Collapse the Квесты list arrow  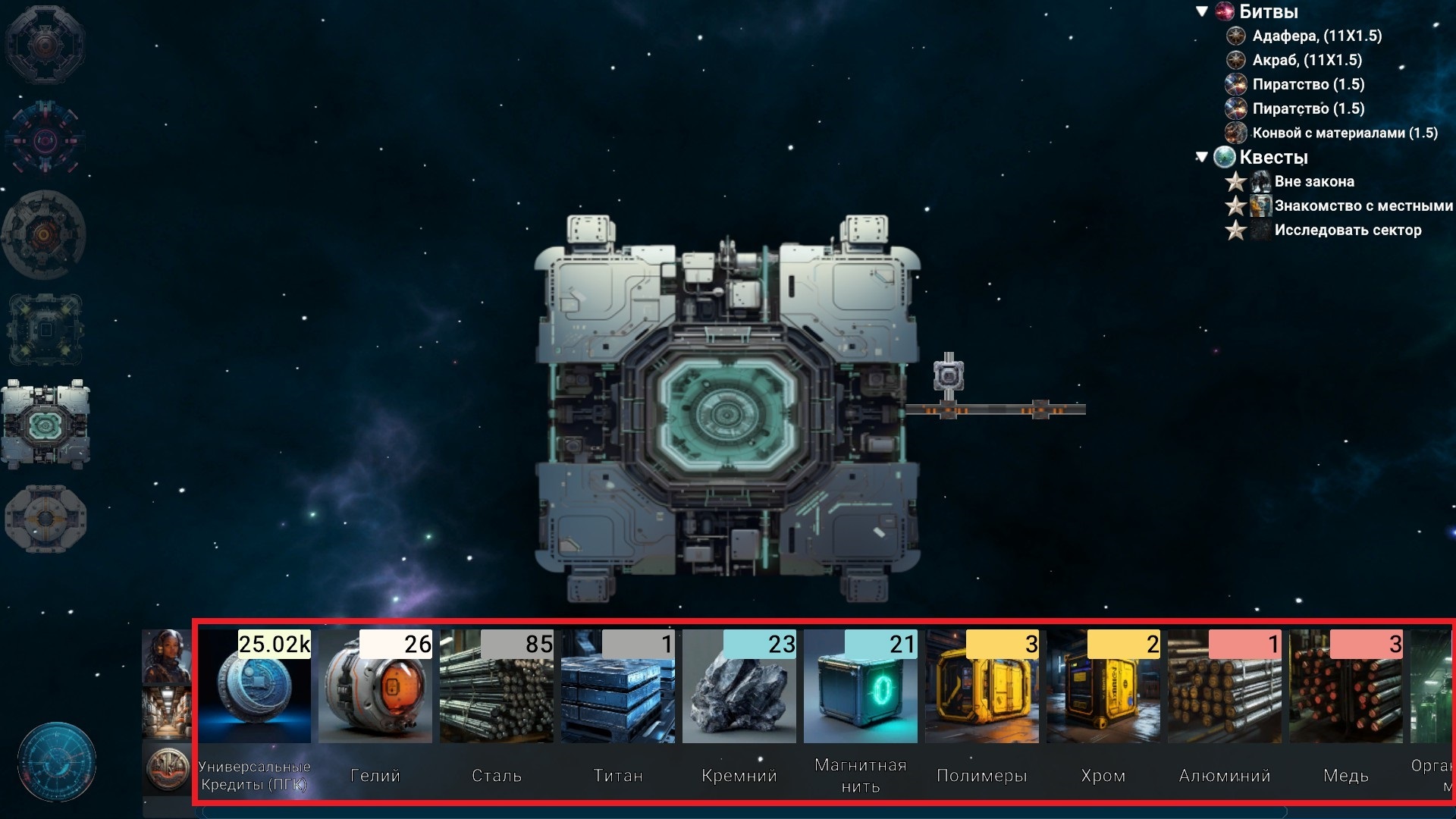click(1201, 157)
